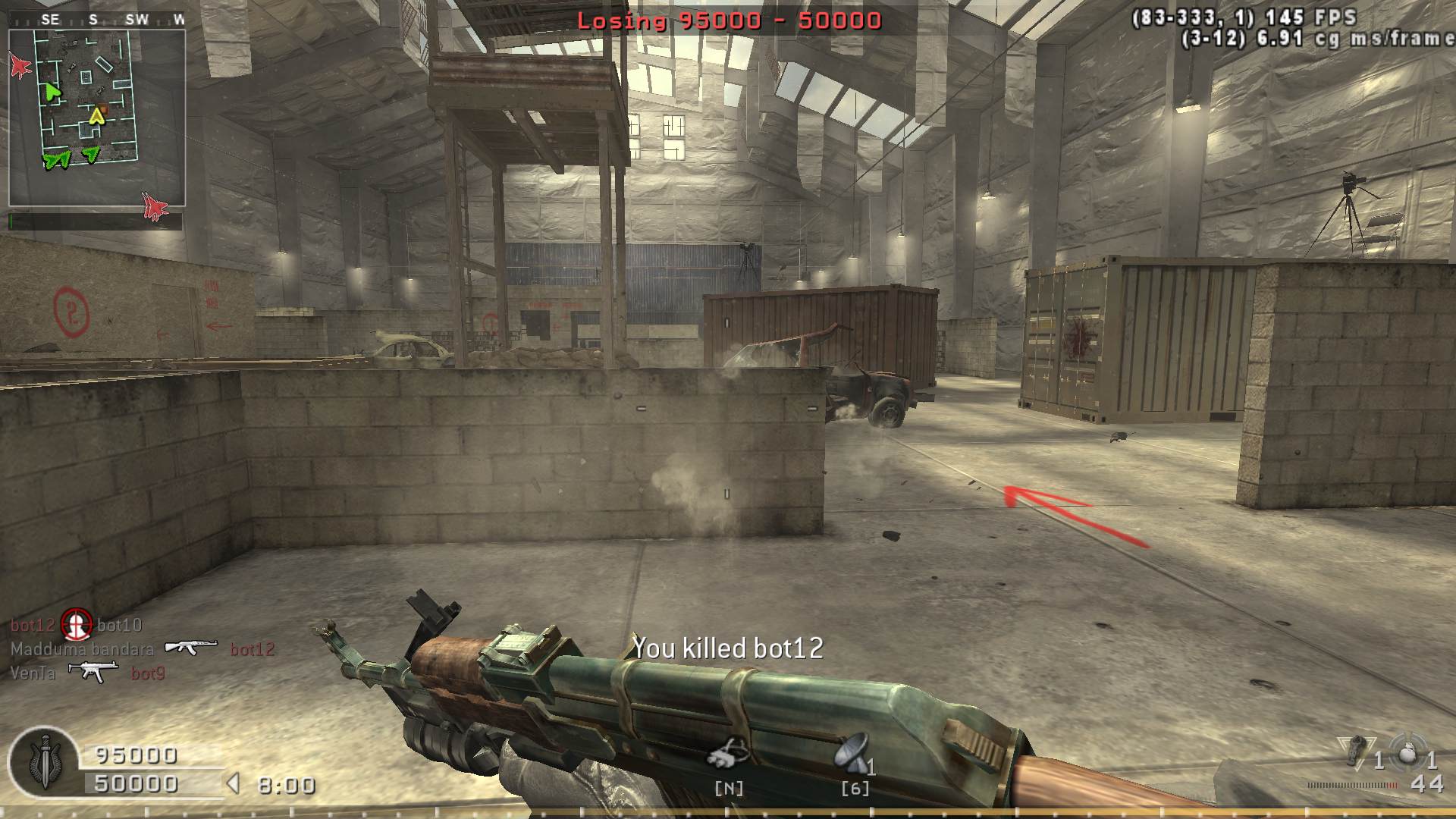Click the minimap in the corner
The width and height of the screenshot is (1456, 819).
point(97,118)
